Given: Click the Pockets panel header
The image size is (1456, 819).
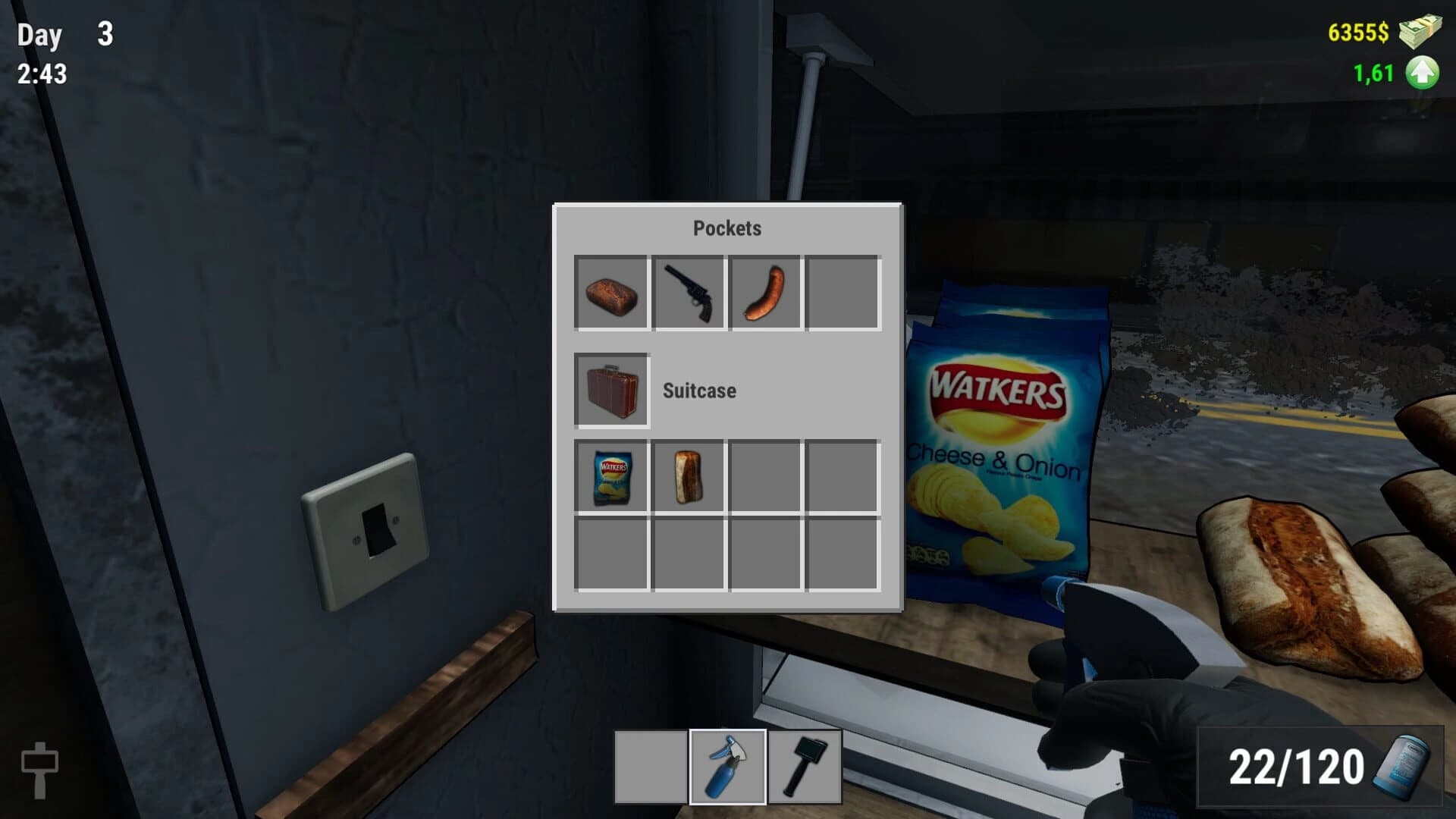Looking at the screenshot, I should [x=727, y=227].
